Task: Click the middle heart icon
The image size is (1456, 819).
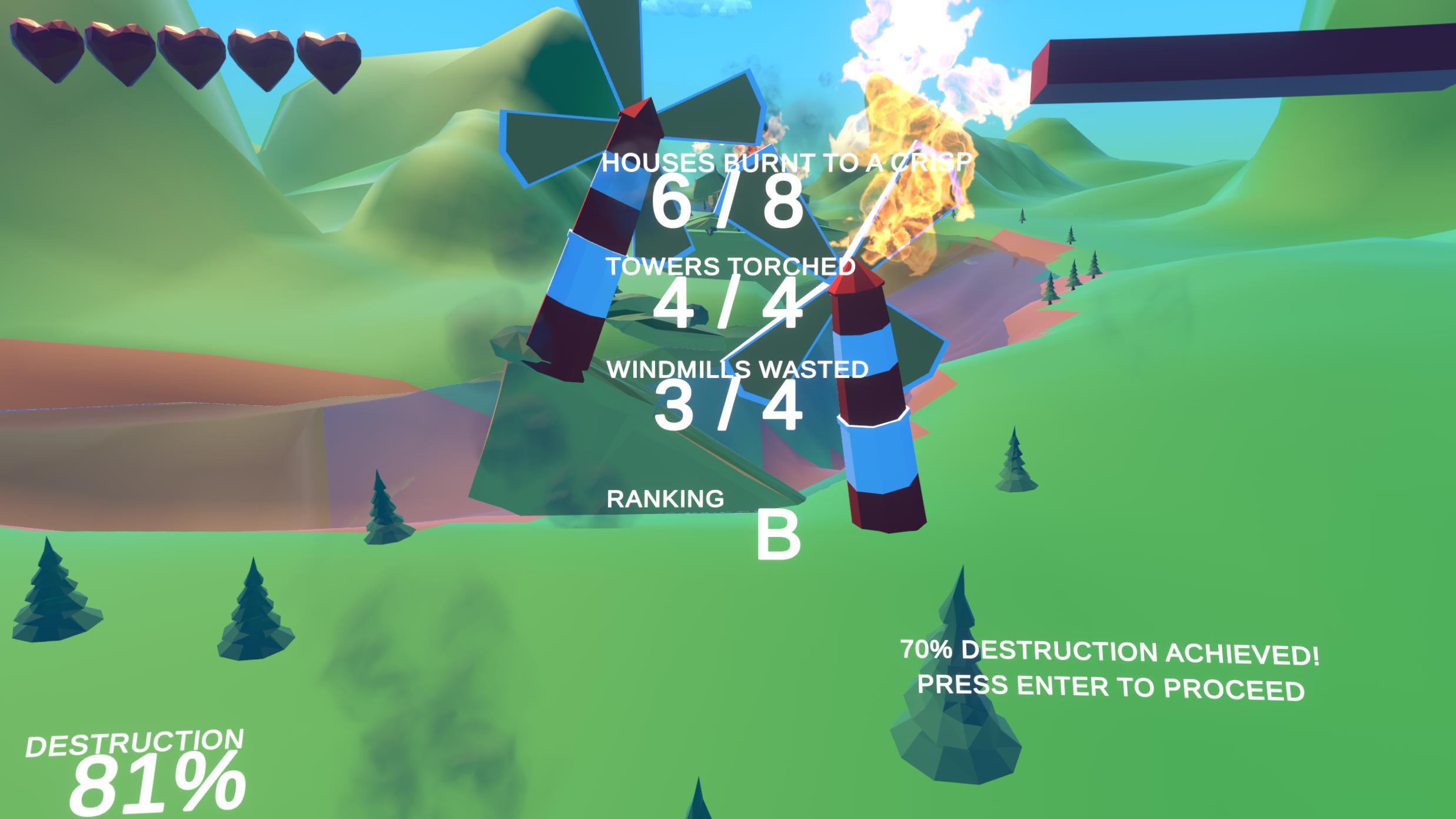Action: pyautogui.click(x=191, y=53)
